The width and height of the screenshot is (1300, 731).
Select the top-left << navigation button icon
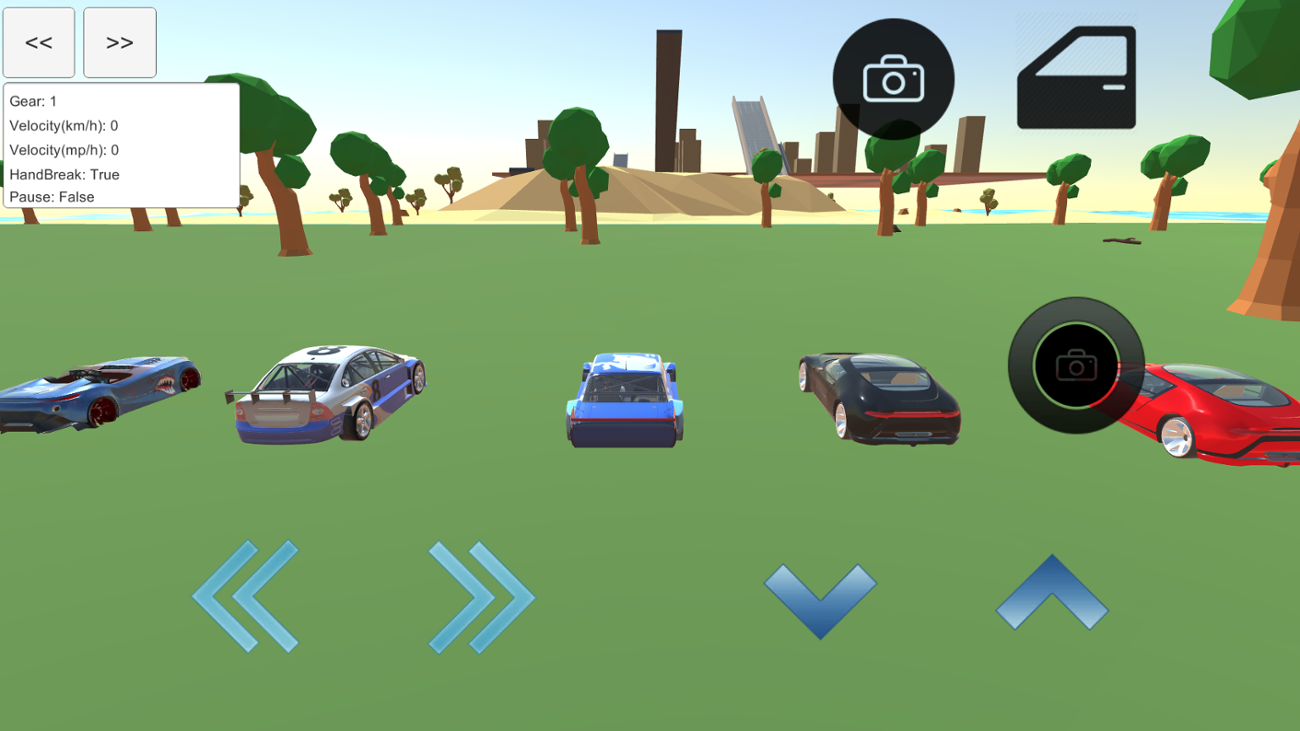(x=39, y=42)
